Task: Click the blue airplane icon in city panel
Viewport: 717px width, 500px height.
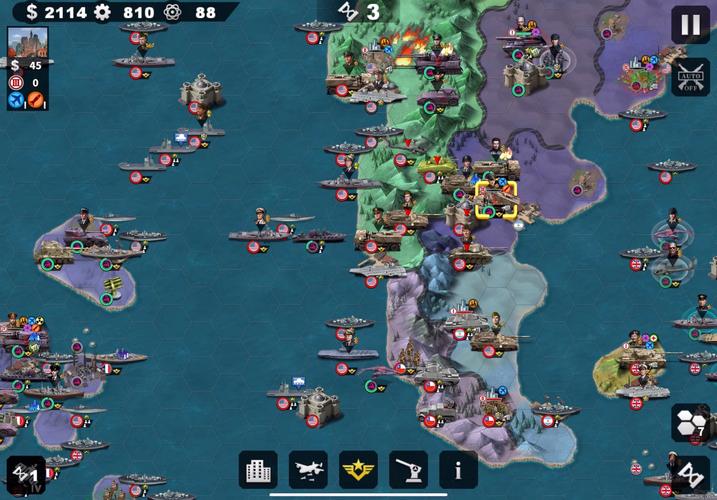Action: tap(16, 100)
